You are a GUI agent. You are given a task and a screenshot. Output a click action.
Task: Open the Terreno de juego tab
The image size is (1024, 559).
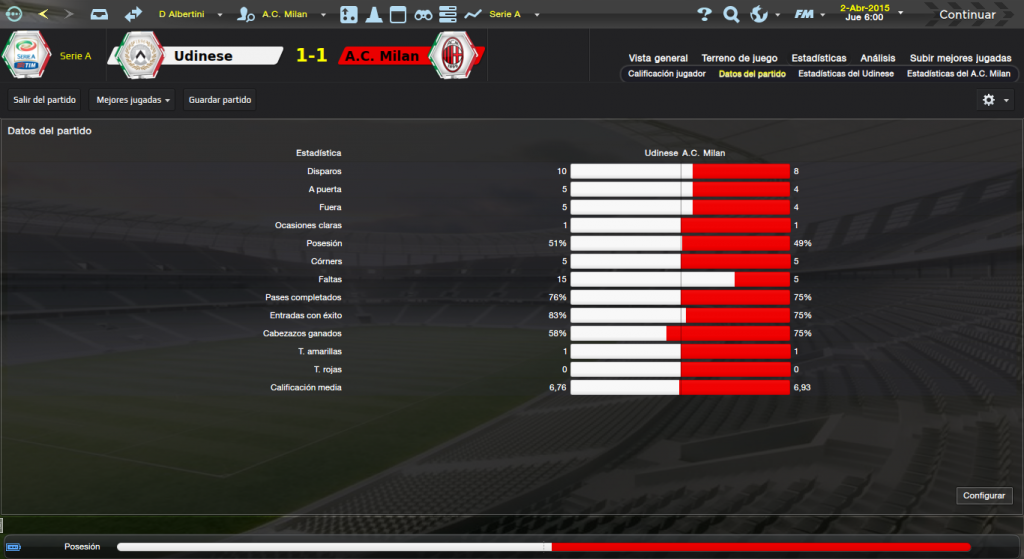739,58
